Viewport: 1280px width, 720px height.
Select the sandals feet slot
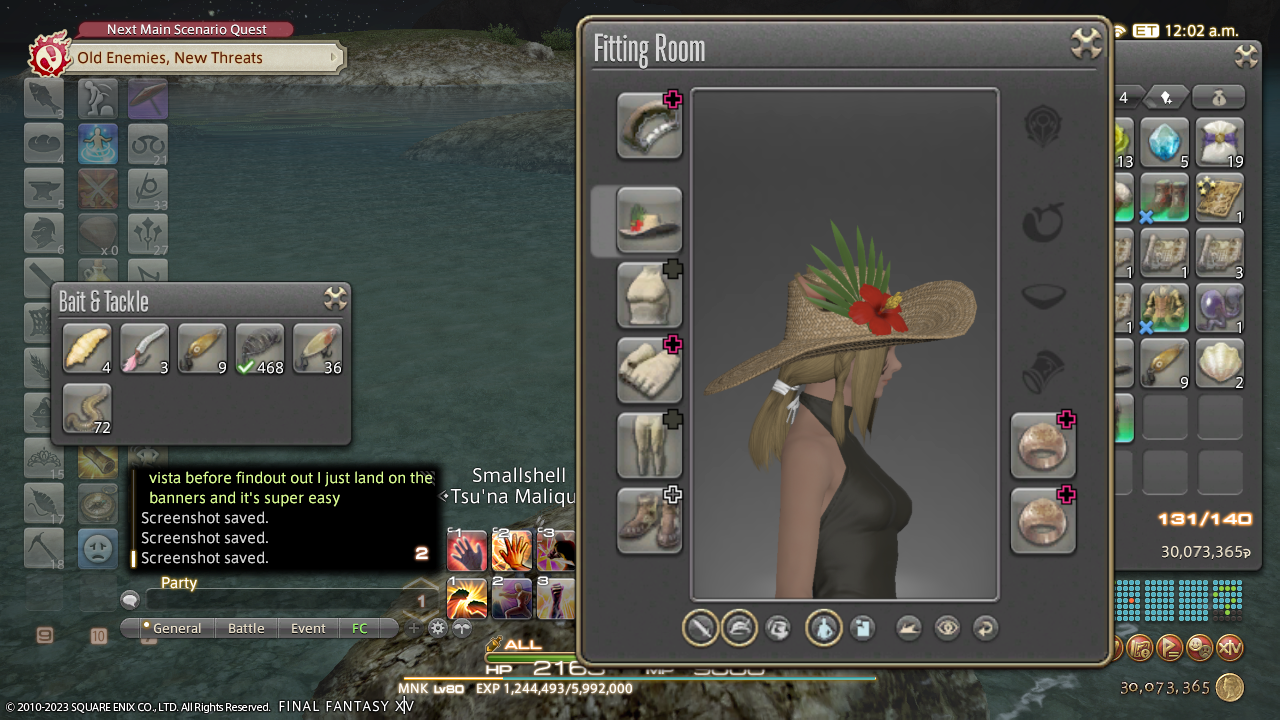(x=649, y=520)
